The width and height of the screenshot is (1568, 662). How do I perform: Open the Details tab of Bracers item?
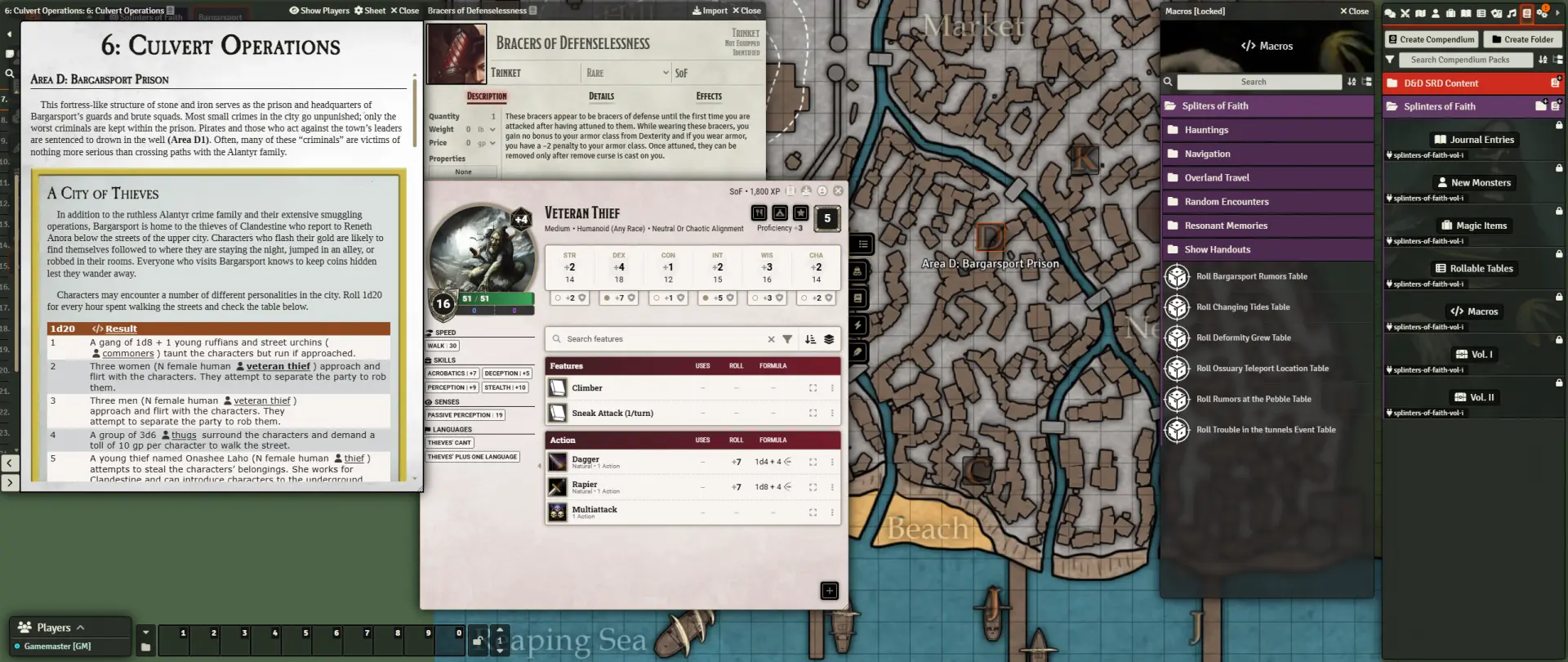coord(601,96)
